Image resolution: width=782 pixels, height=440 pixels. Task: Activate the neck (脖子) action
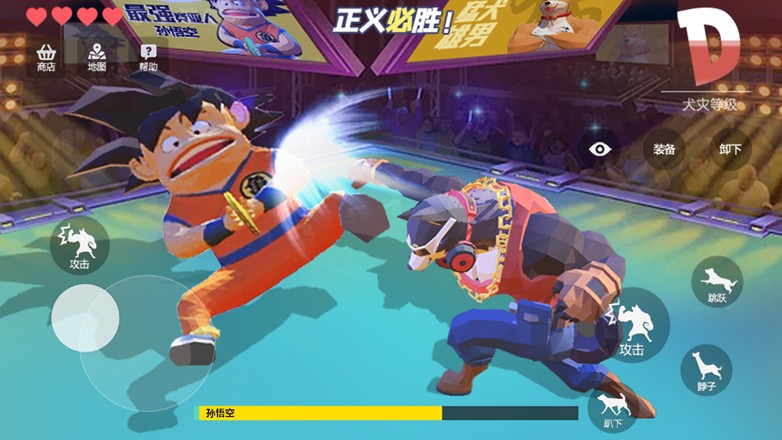[x=707, y=370]
